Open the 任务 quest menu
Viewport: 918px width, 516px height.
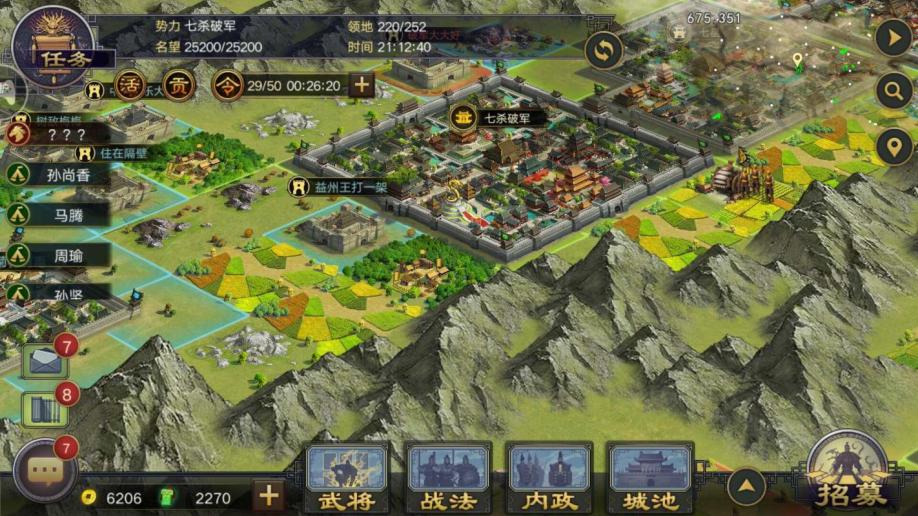54,48
